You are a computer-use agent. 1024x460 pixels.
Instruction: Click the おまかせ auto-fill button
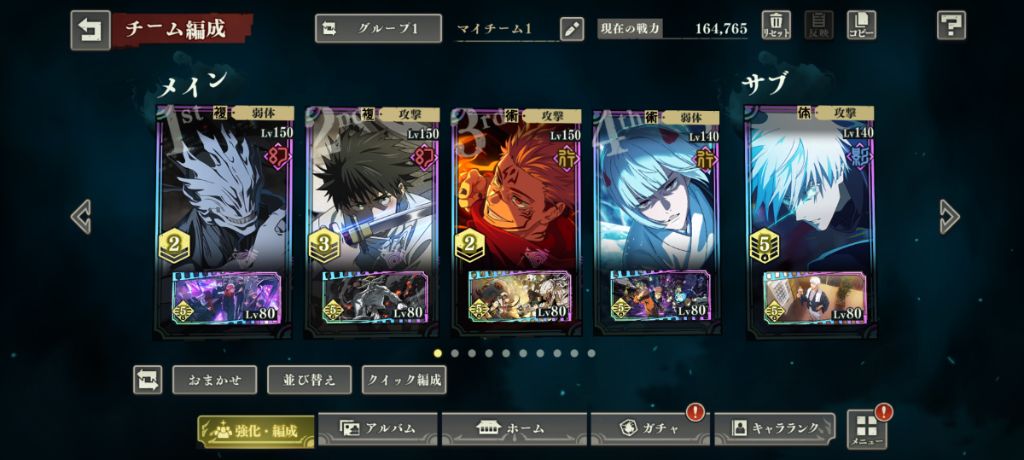[x=214, y=380]
